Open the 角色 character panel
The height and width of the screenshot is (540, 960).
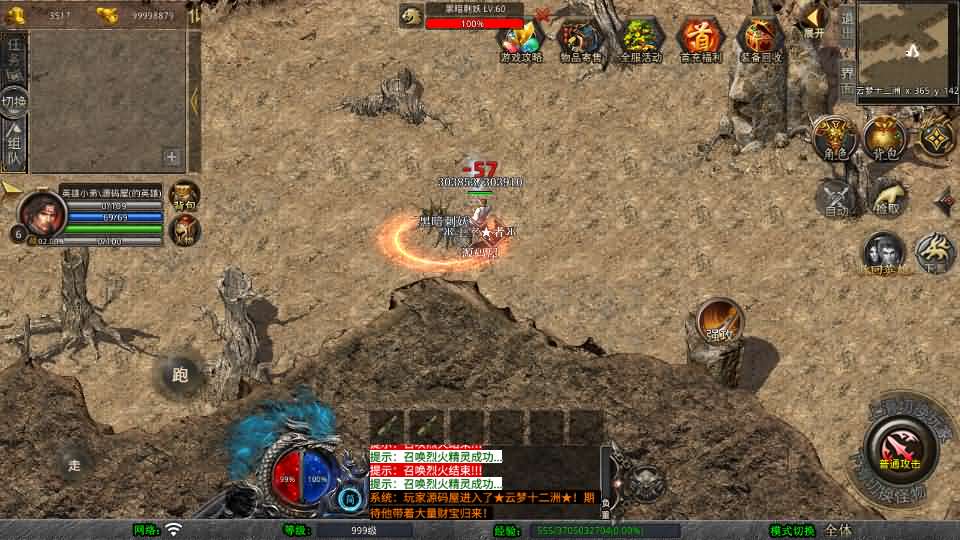click(835, 138)
